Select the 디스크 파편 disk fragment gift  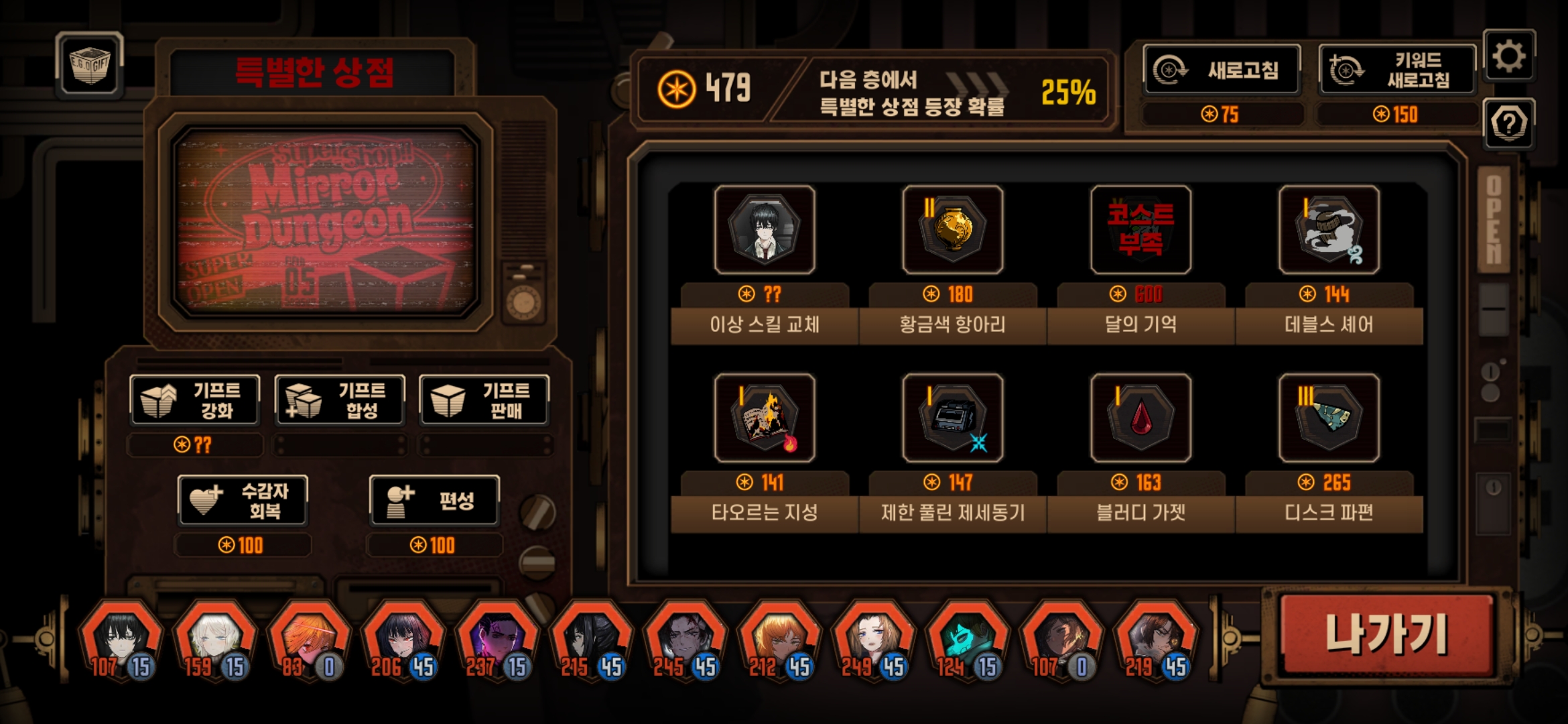1329,418
